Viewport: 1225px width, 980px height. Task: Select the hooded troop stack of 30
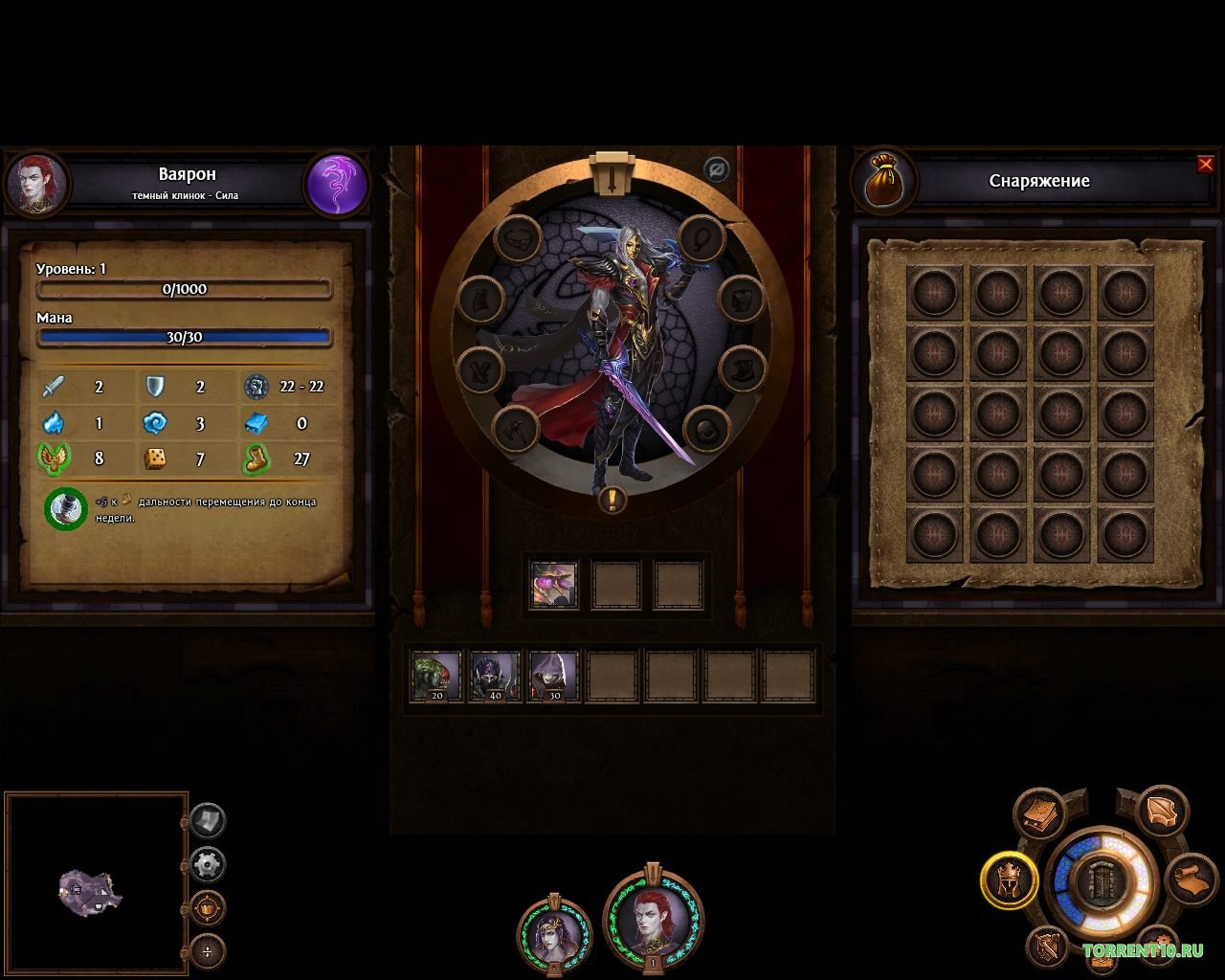[x=553, y=676]
